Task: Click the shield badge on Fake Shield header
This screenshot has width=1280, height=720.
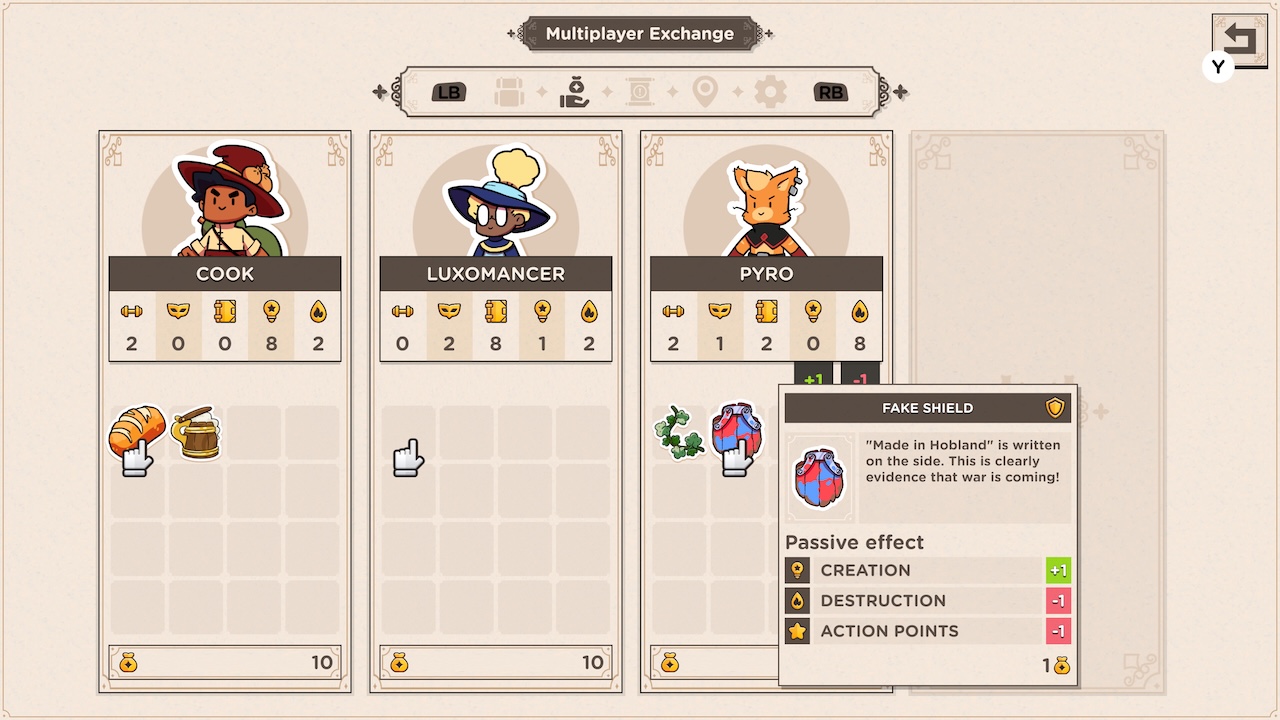Action: 1056,407
